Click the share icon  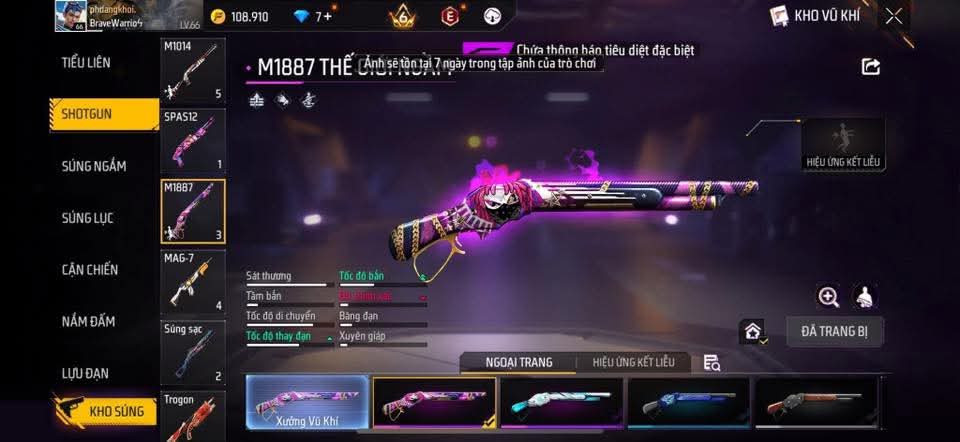[871, 67]
